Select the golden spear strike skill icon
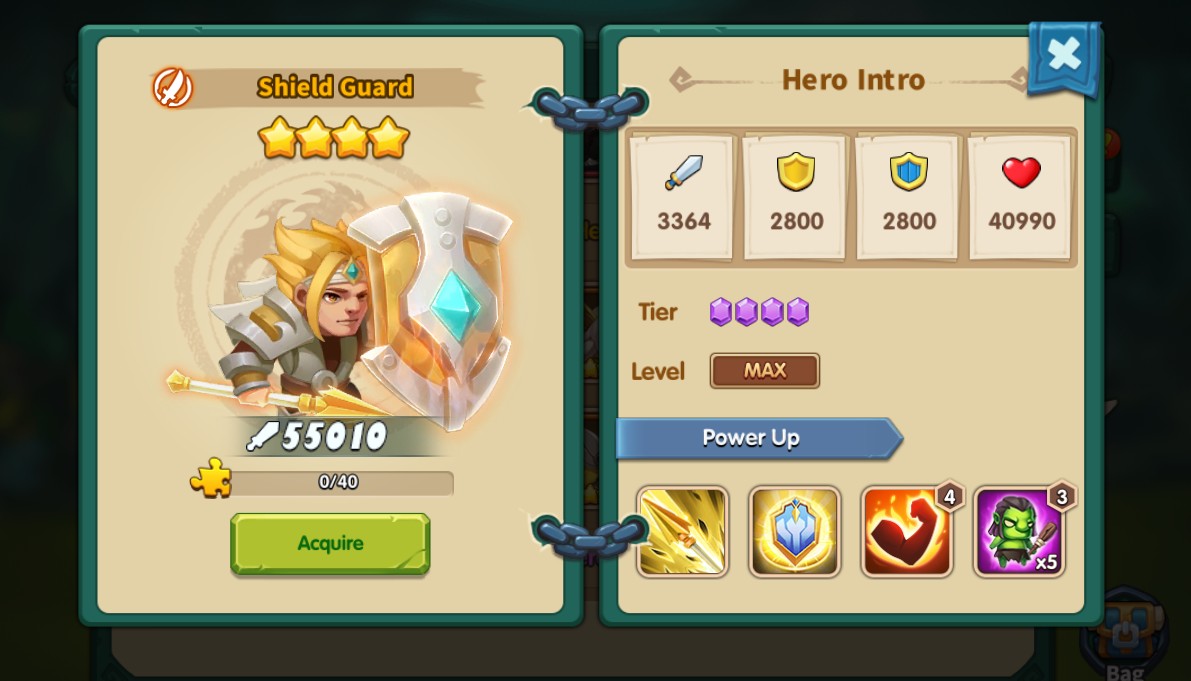Image resolution: width=1191 pixels, height=681 pixels. [x=683, y=532]
